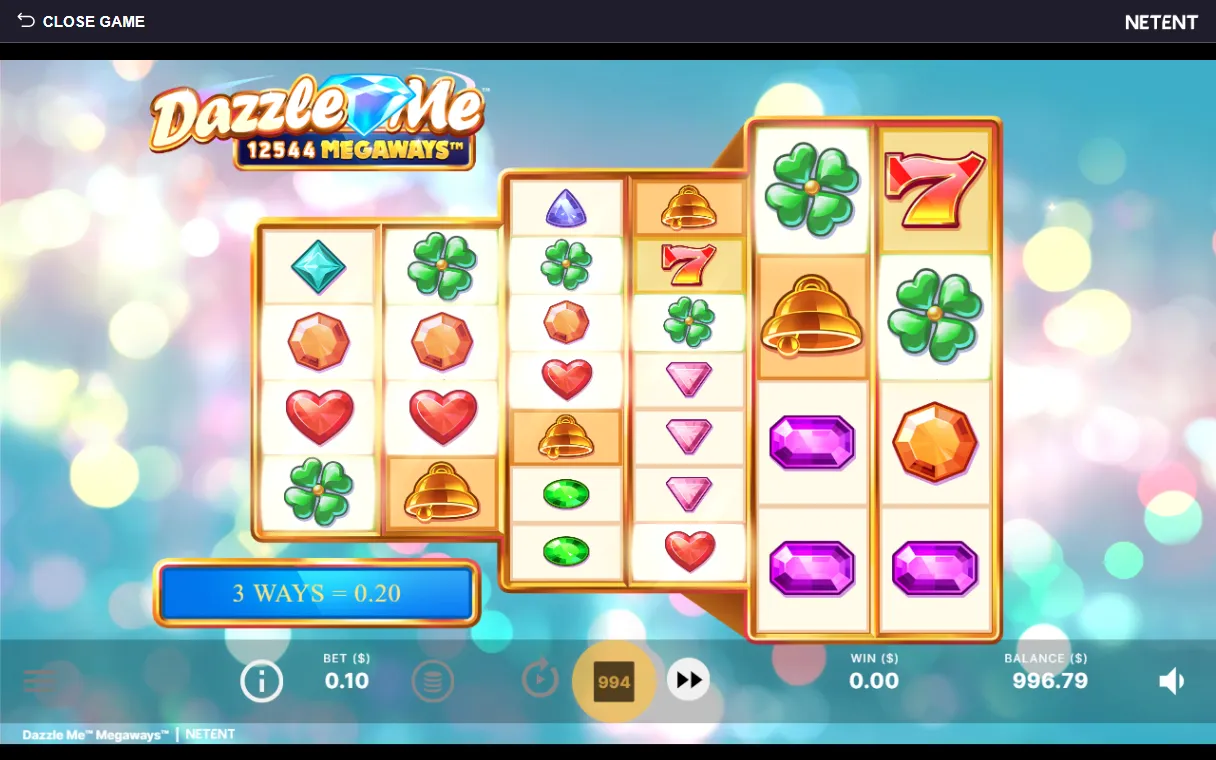This screenshot has width=1216, height=760.
Task: Open the hamburger menu
Action: pyautogui.click(x=40, y=682)
